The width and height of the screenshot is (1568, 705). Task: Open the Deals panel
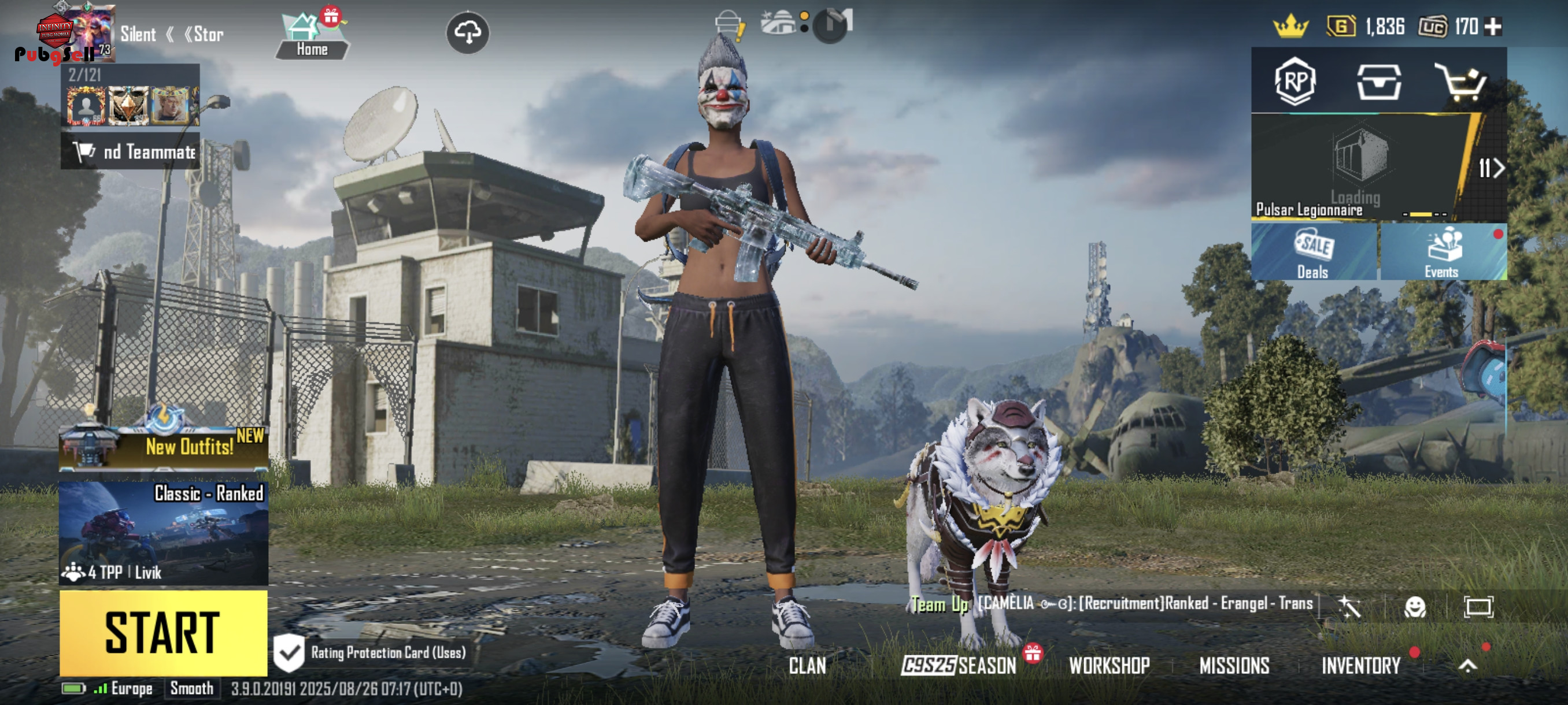pos(1314,253)
